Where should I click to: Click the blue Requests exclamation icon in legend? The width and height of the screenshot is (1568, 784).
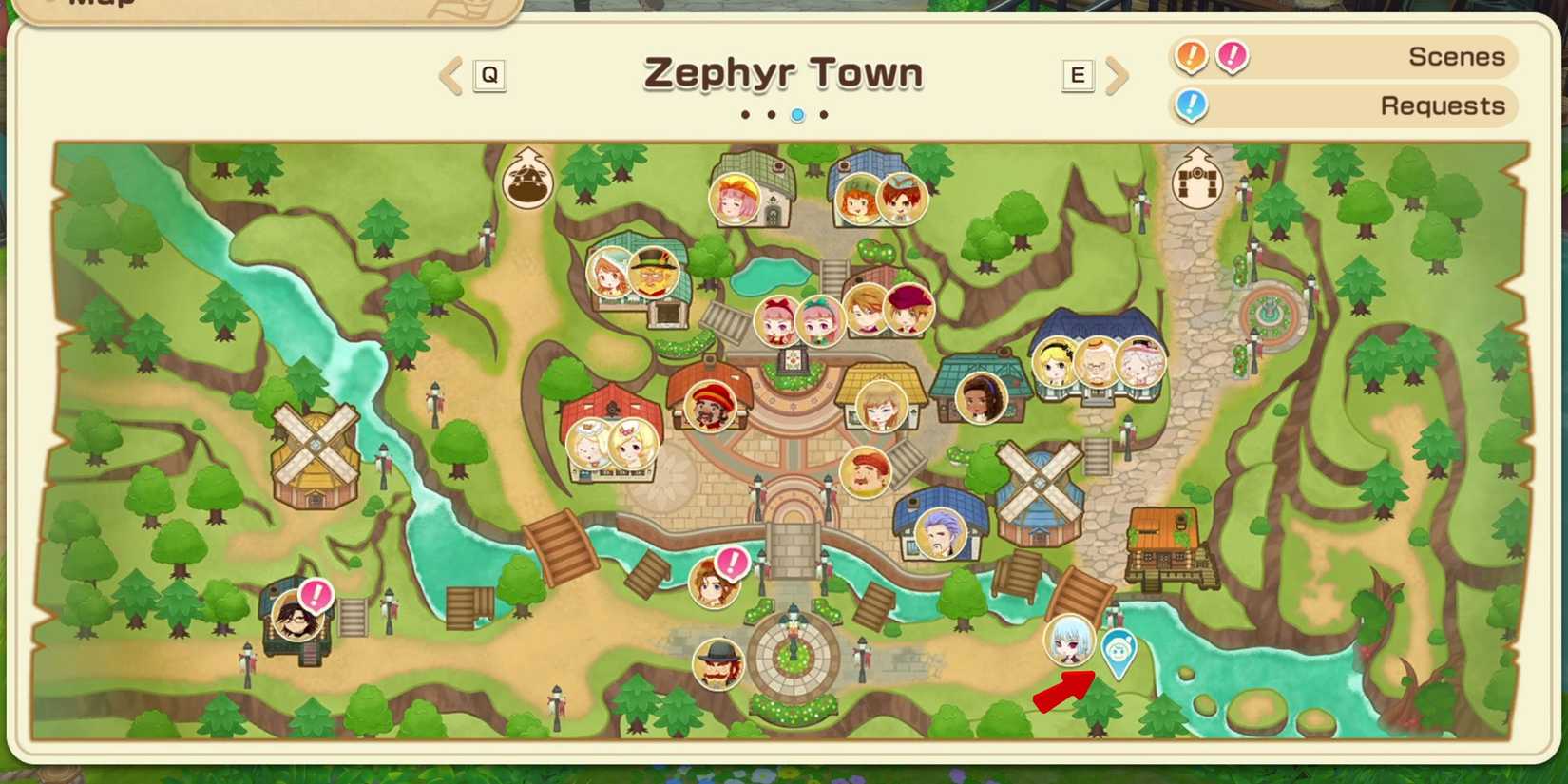pos(1193,105)
